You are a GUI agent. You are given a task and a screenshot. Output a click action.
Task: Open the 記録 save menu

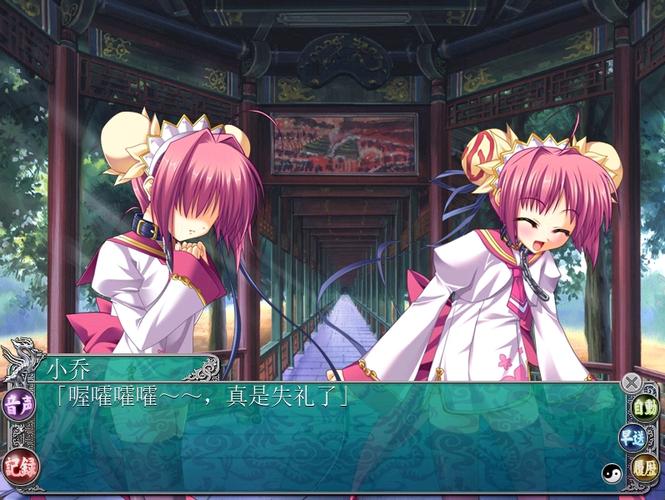(x=16, y=464)
